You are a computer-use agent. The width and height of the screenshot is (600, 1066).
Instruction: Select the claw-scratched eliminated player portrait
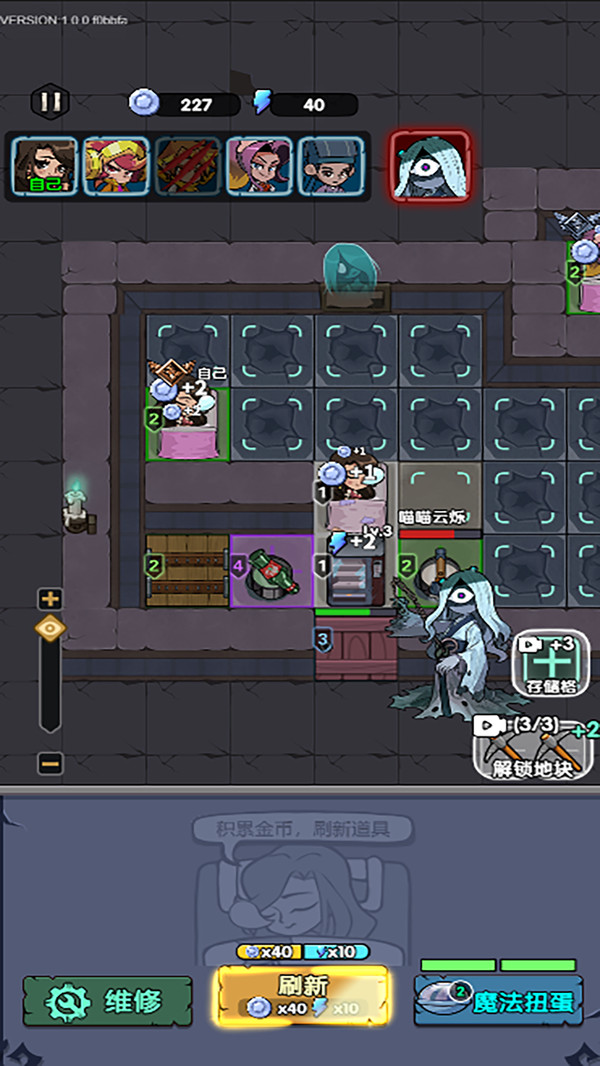tap(187, 165)
